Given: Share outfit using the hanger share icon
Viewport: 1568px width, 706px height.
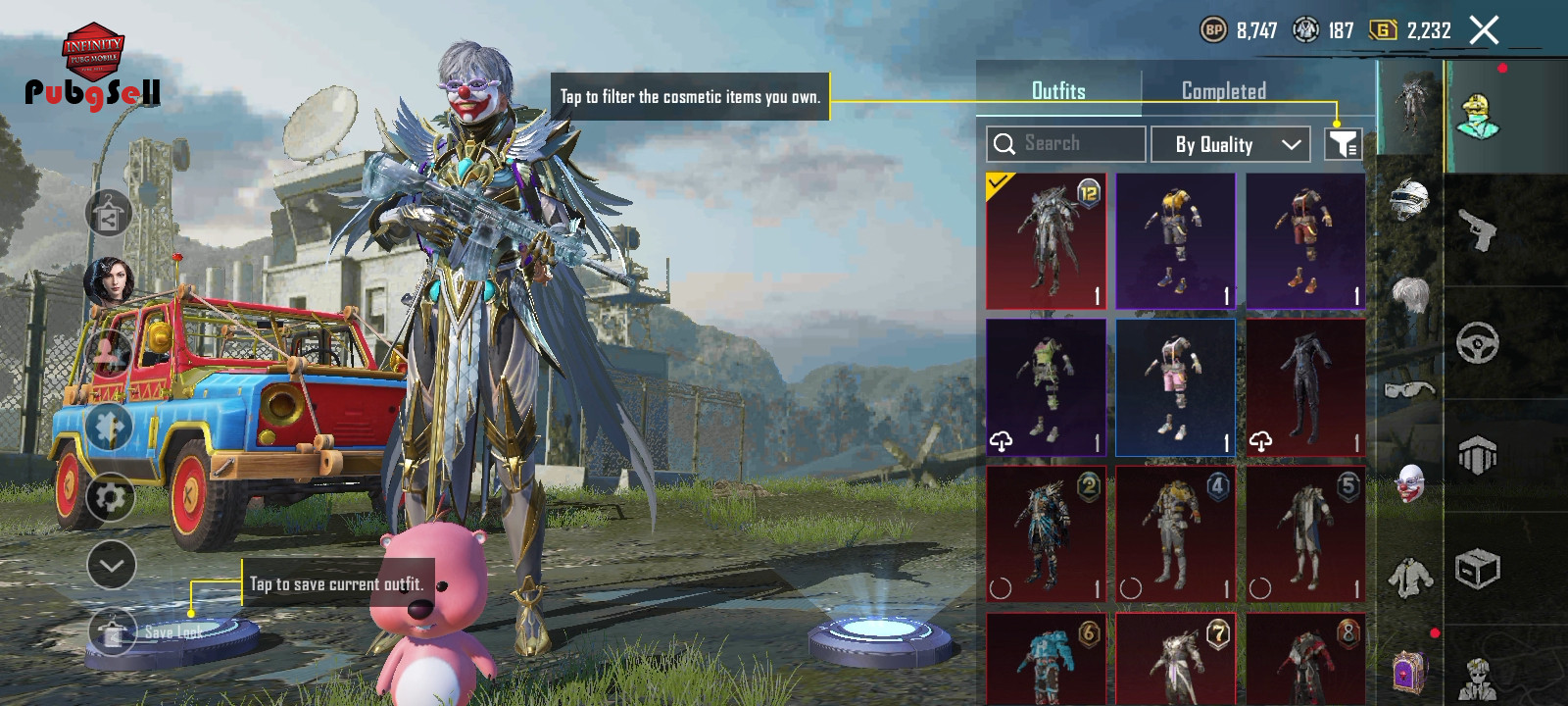Looking at the screenshot, I should coord(109,214).
